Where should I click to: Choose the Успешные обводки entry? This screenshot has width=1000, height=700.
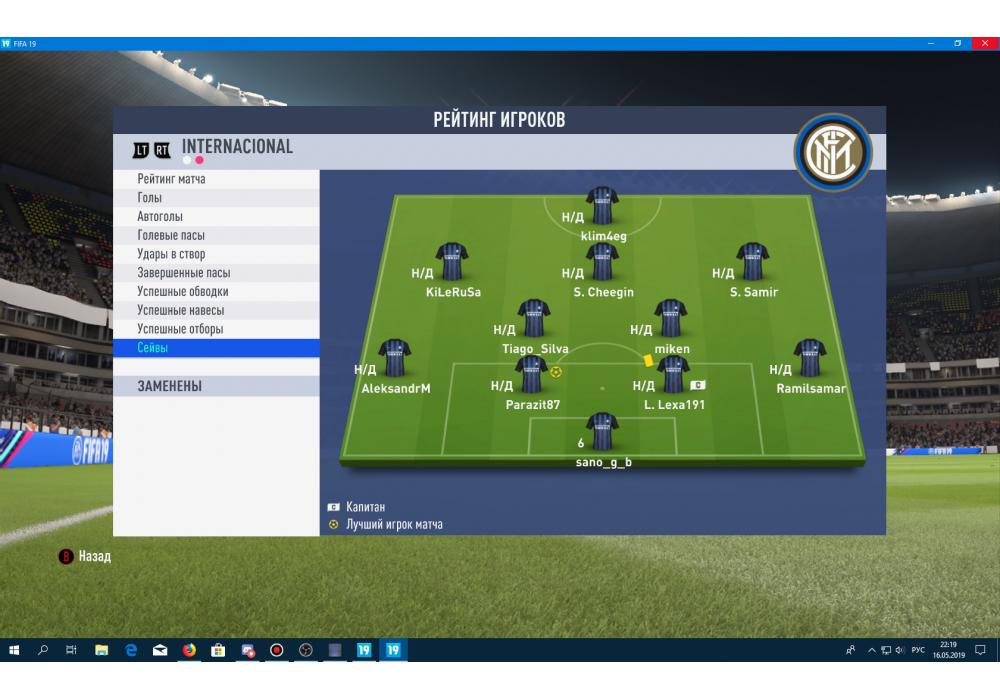[x=215, y=292]
